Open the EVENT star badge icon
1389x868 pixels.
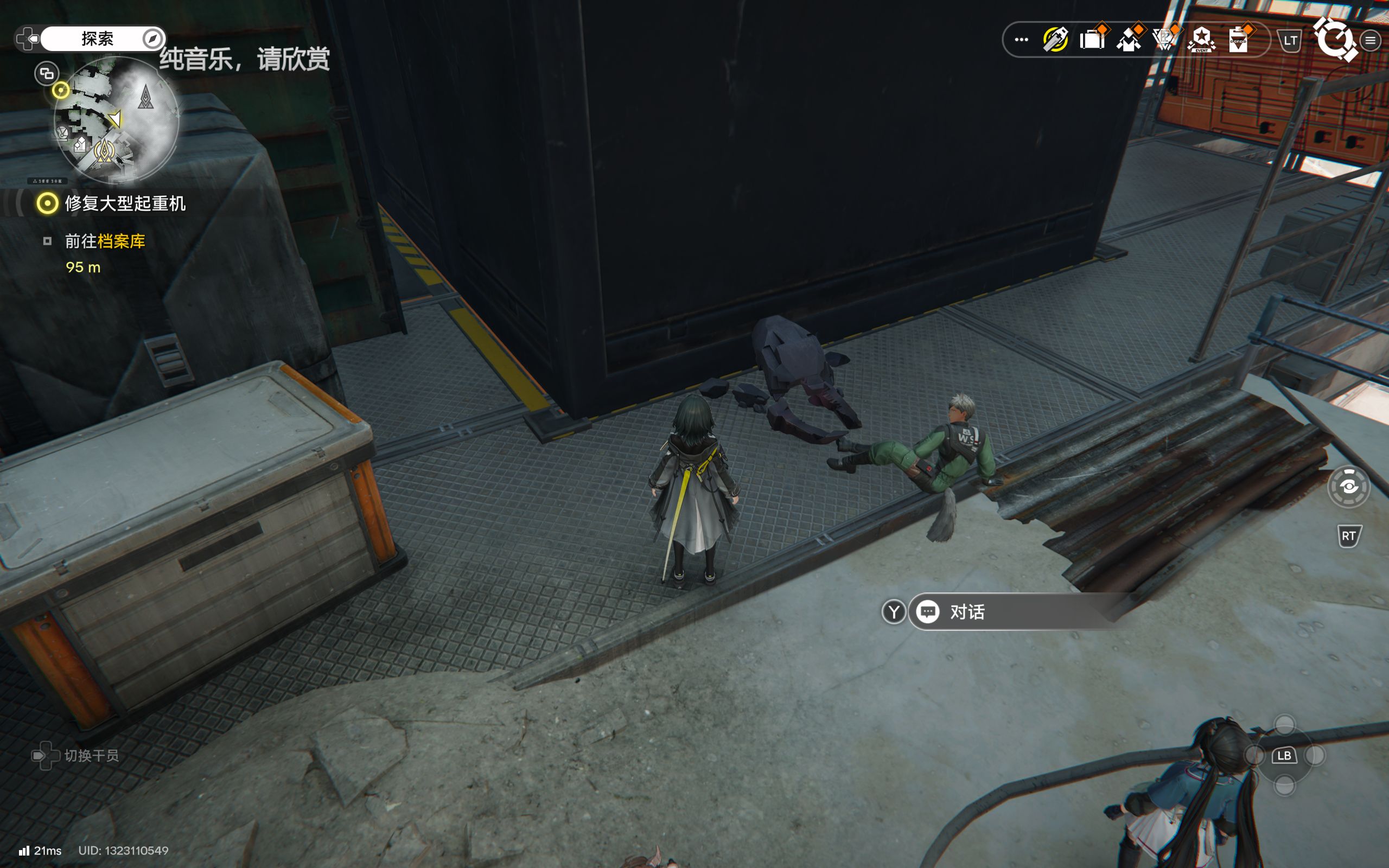1201,40
